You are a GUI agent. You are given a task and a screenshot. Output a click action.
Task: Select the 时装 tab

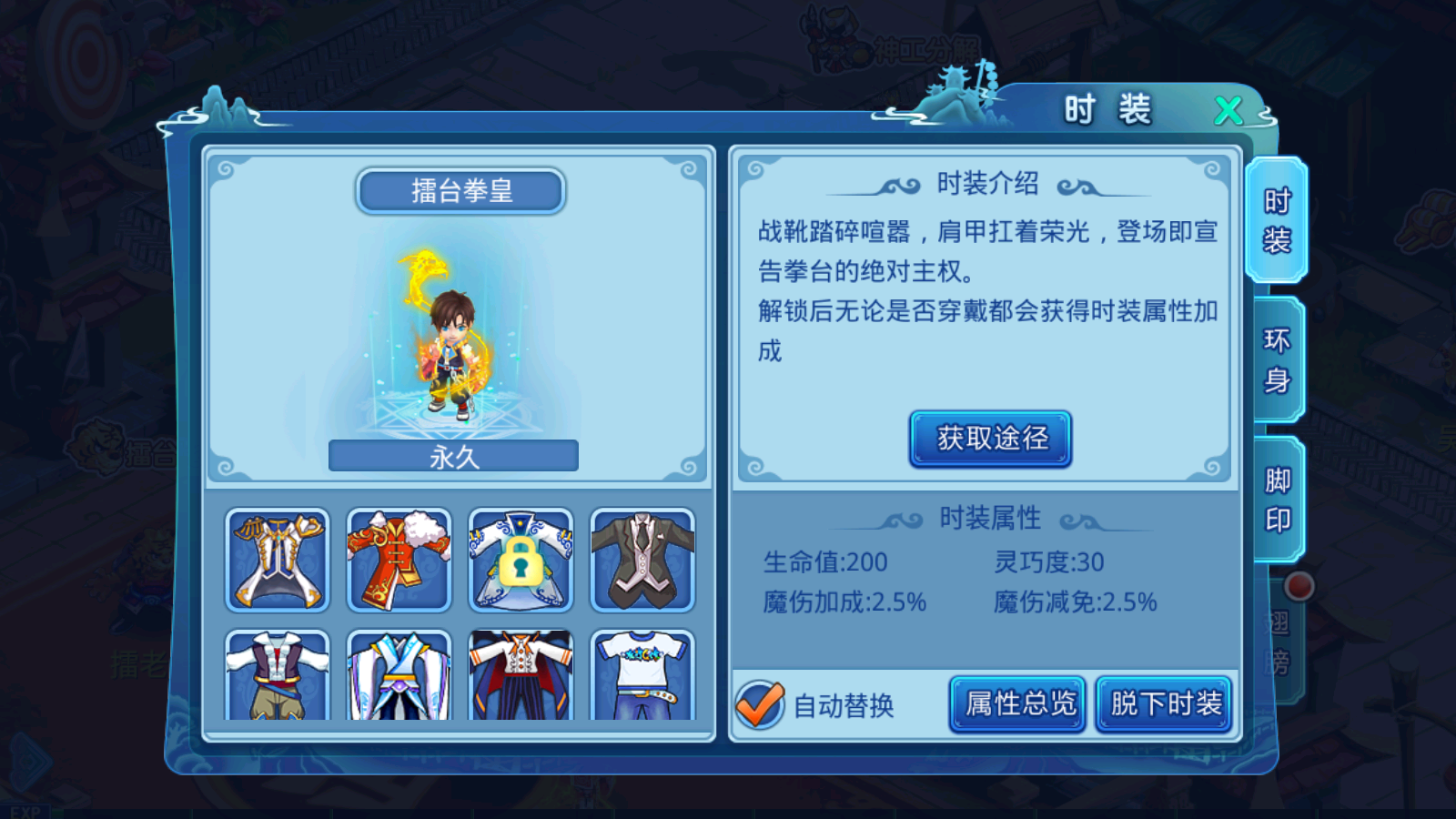[x=1278, y=221]
